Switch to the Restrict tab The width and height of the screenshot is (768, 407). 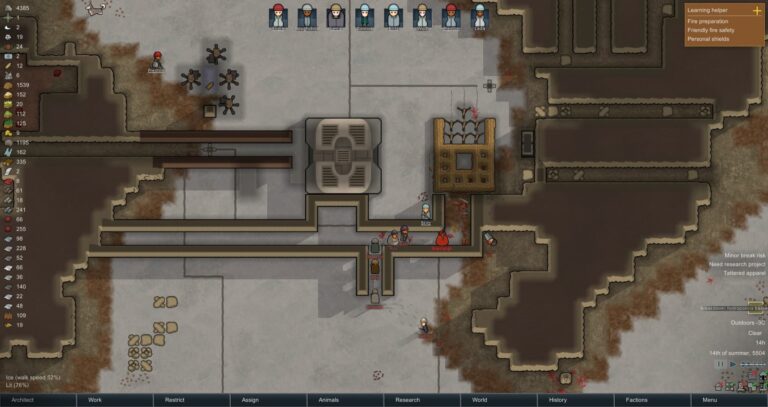tap(174, 400)
